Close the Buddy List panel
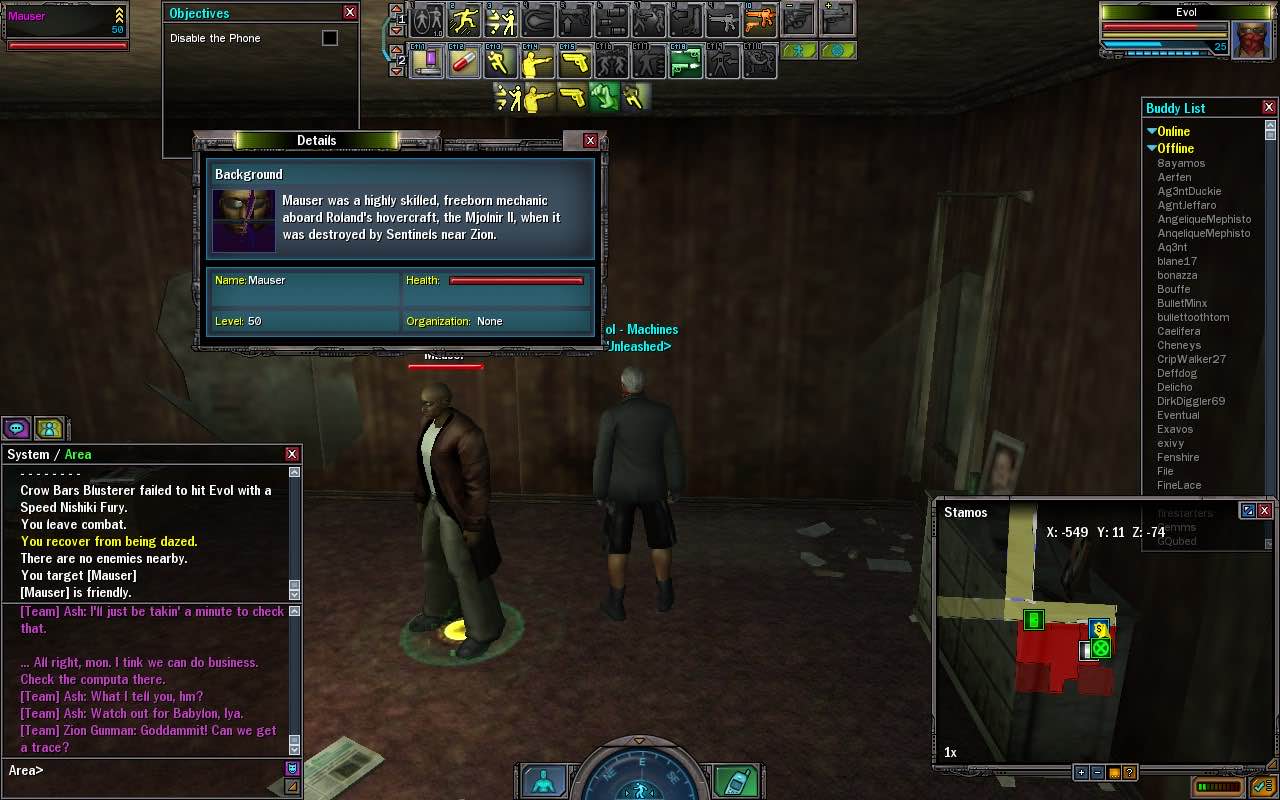The image size is (1280, 800). click(x=1269, y=108)
